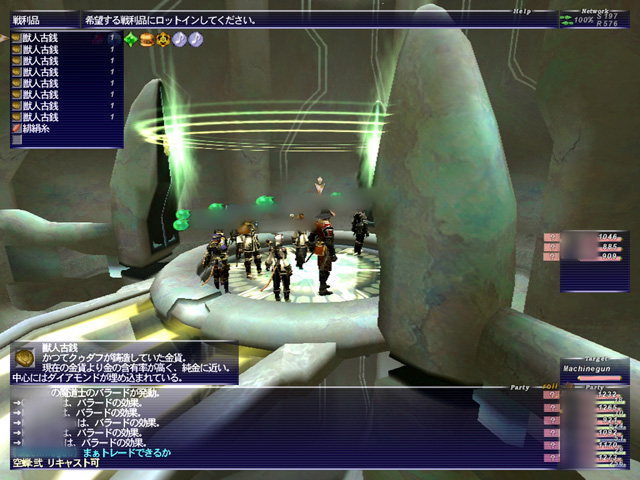Click the yellow flower status effect icon

pyautogui.click(x=163, y=39)
